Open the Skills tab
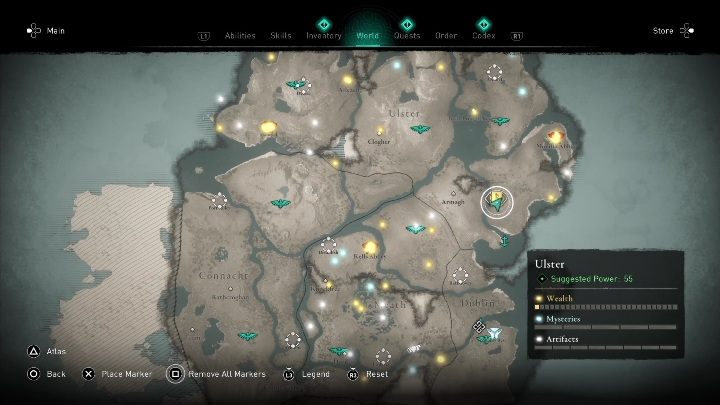 281,35
